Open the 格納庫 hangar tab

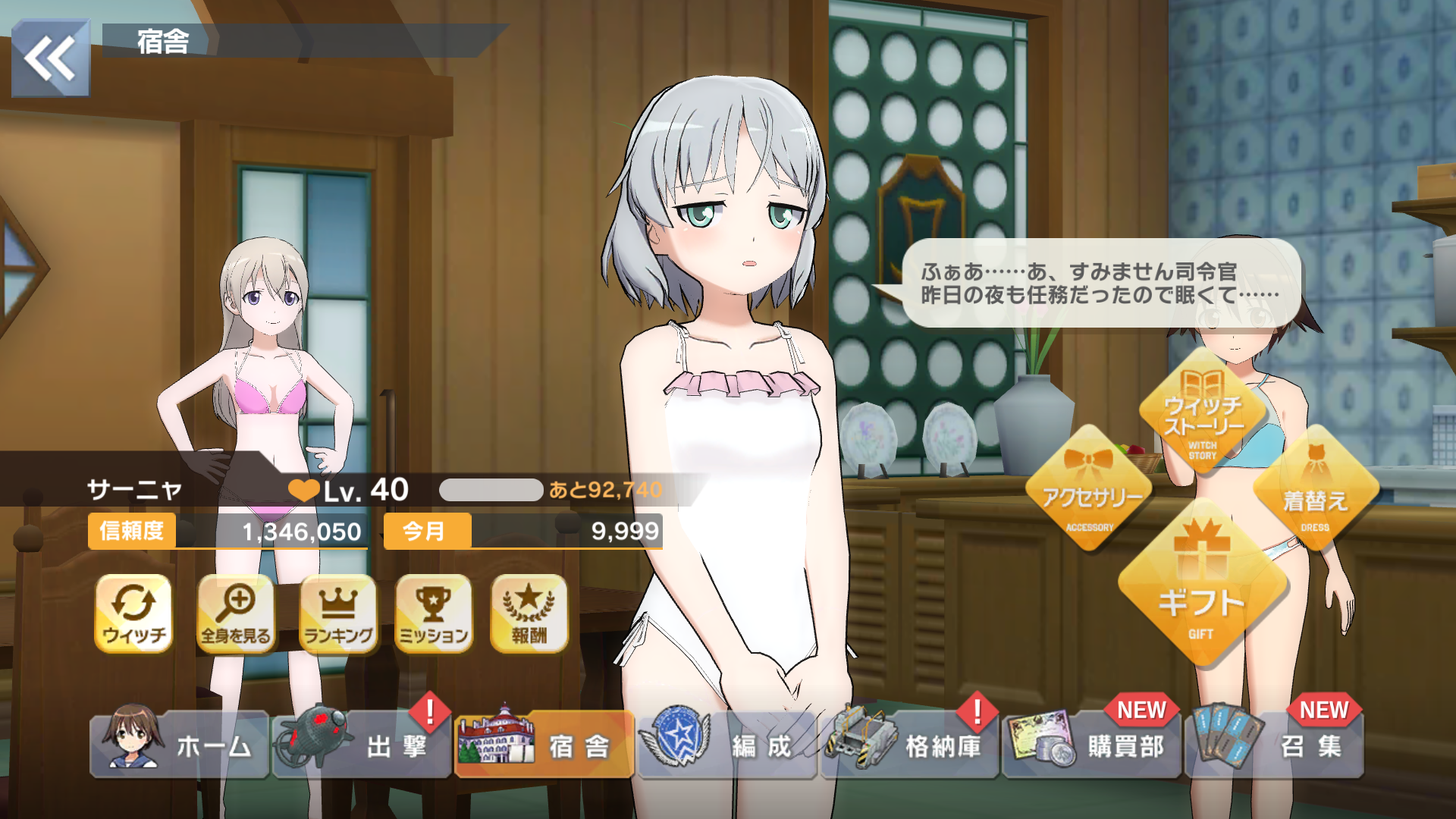910,745
